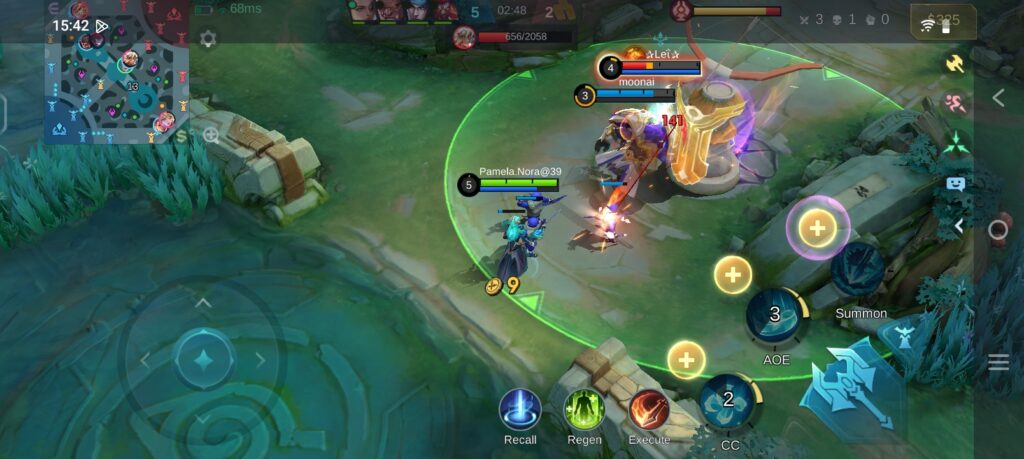This screenshot has width=1024, height=459.
Task: Send the green gather signal
Action: click(955, 143)
